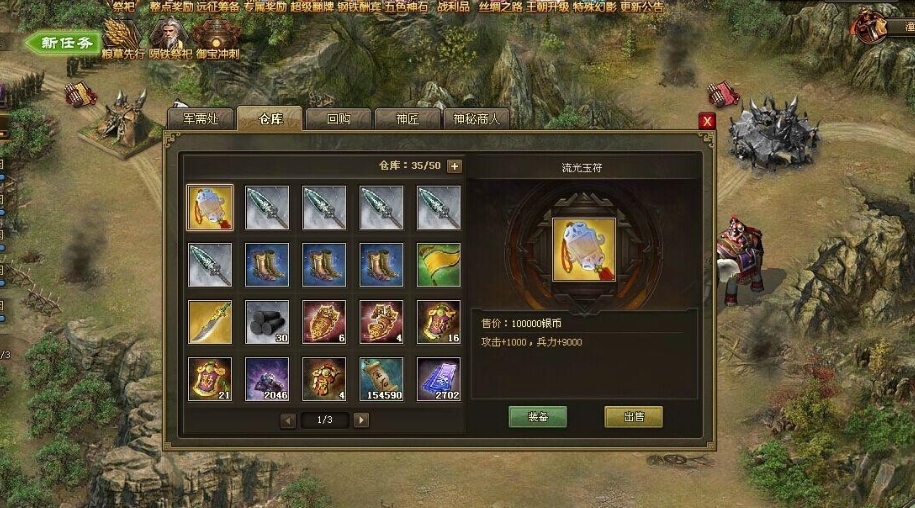
Task: Select the black iron logs stack of 30
Action: [x=267, y=322]
